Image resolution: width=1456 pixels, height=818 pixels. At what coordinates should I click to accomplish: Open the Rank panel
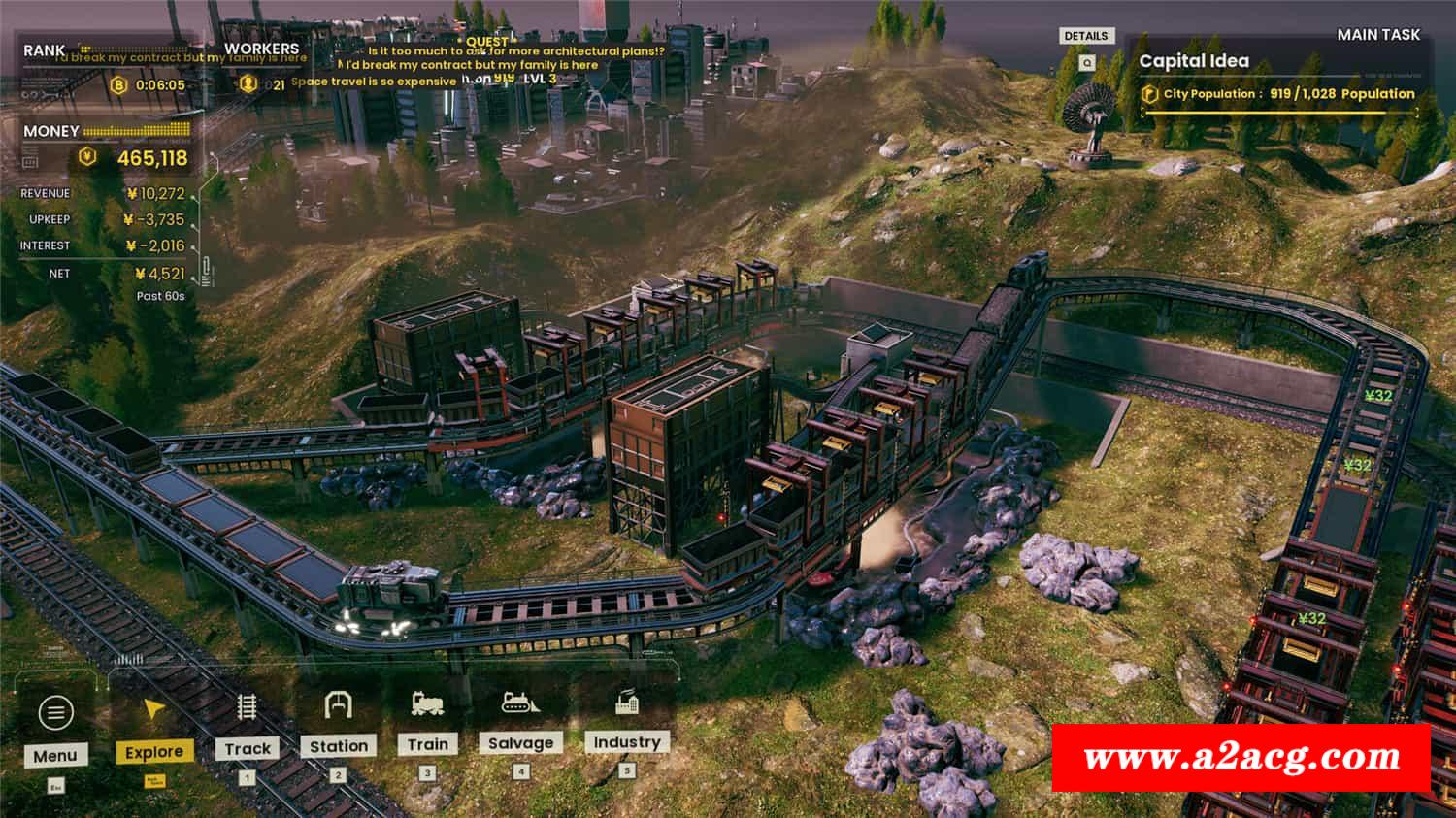(45, 50)
